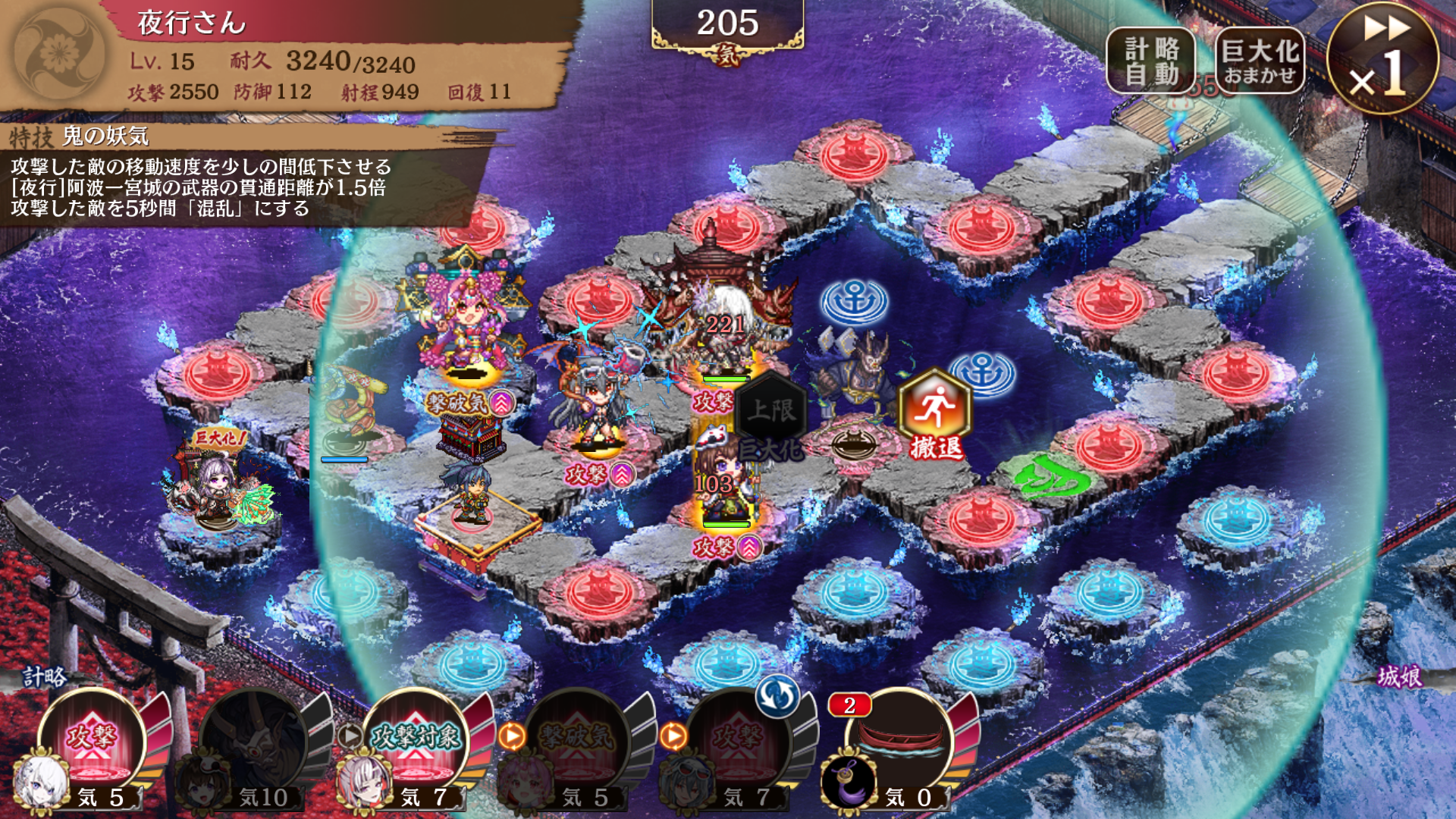Click the blue swap arrows icon
The height and width of the screenshot is (819, 1456).
pyautogui.click(x=777, y=695)
